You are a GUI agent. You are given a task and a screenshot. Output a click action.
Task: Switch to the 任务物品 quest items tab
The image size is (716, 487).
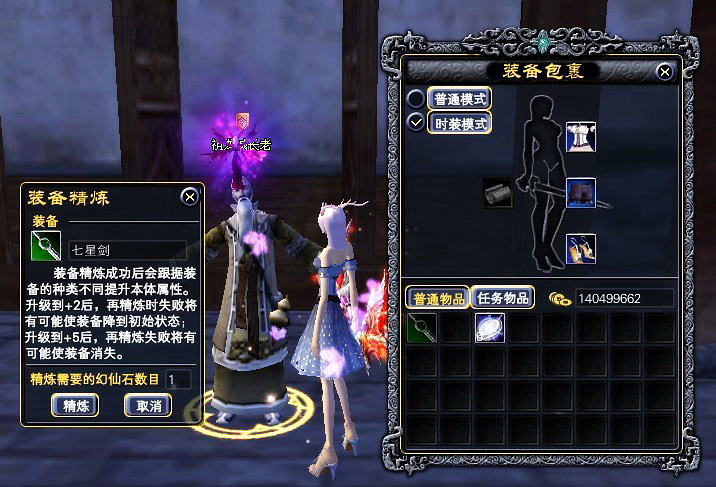click(503, 298)
